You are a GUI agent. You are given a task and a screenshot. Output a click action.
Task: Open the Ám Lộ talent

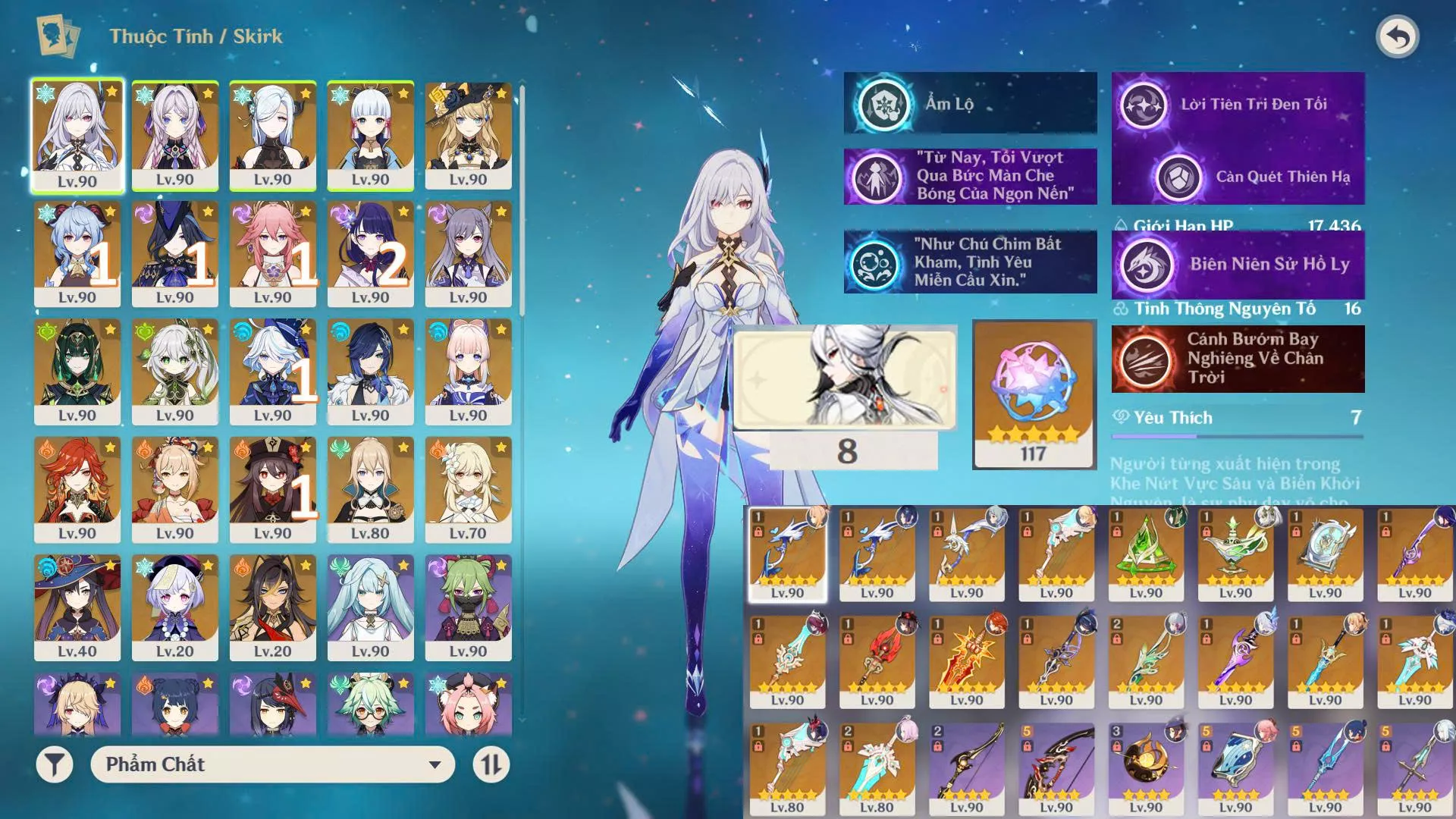click(x=970, y=104)
